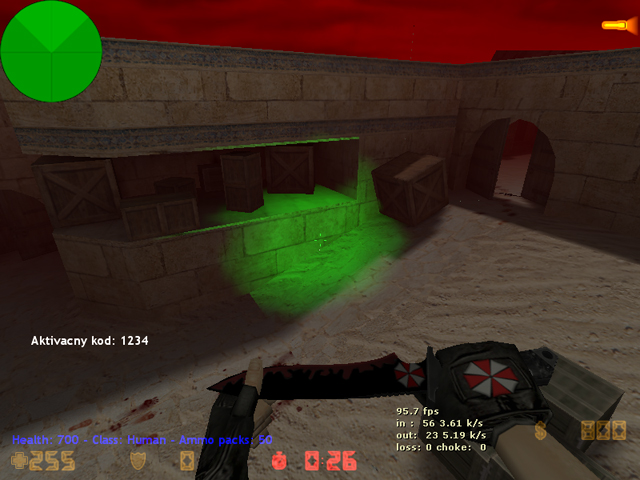Select the health cross icon
The height and width of the screenshot is (480, 640).
[x=19, y=461]
